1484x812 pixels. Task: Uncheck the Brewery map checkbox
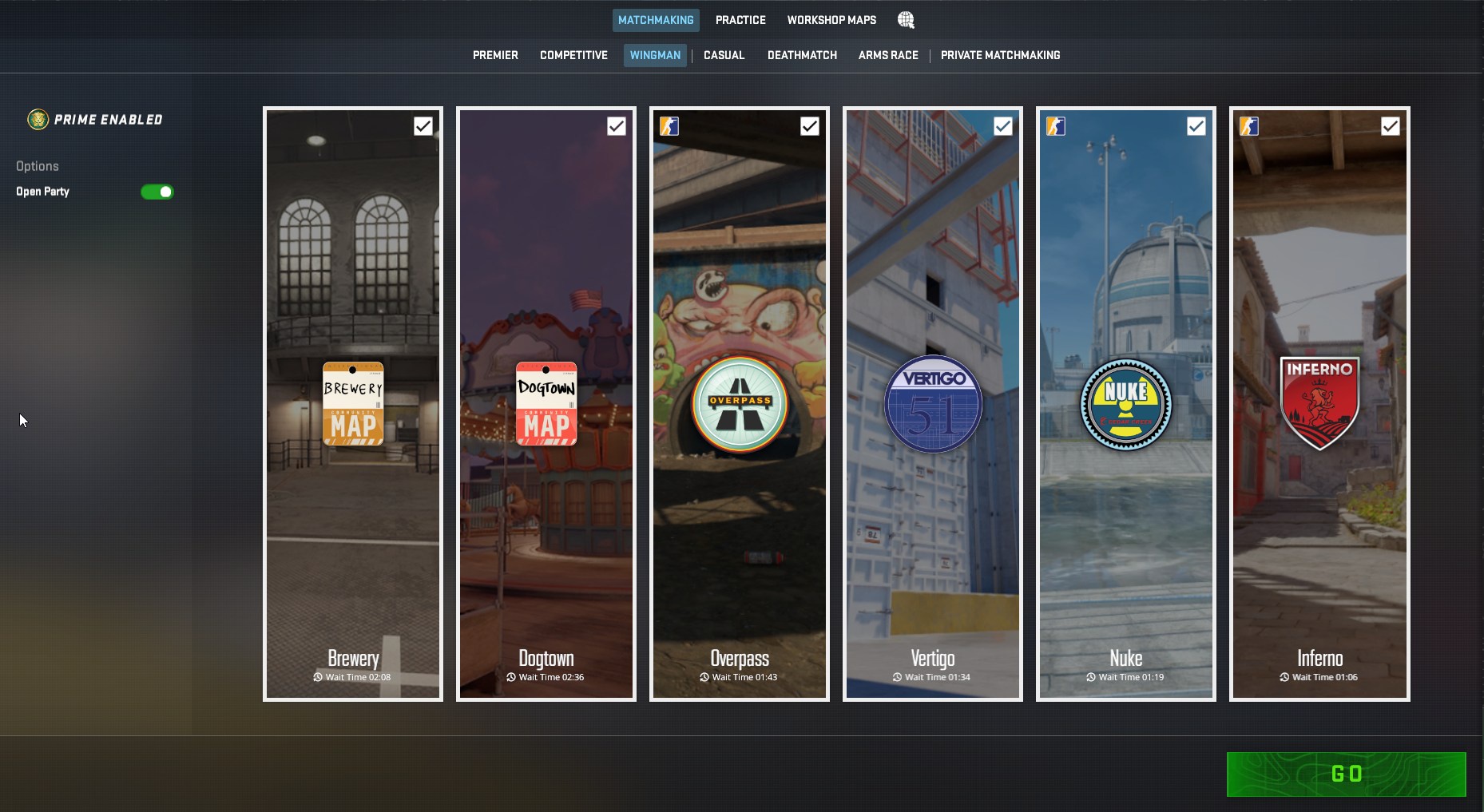(x=423, y=126)
